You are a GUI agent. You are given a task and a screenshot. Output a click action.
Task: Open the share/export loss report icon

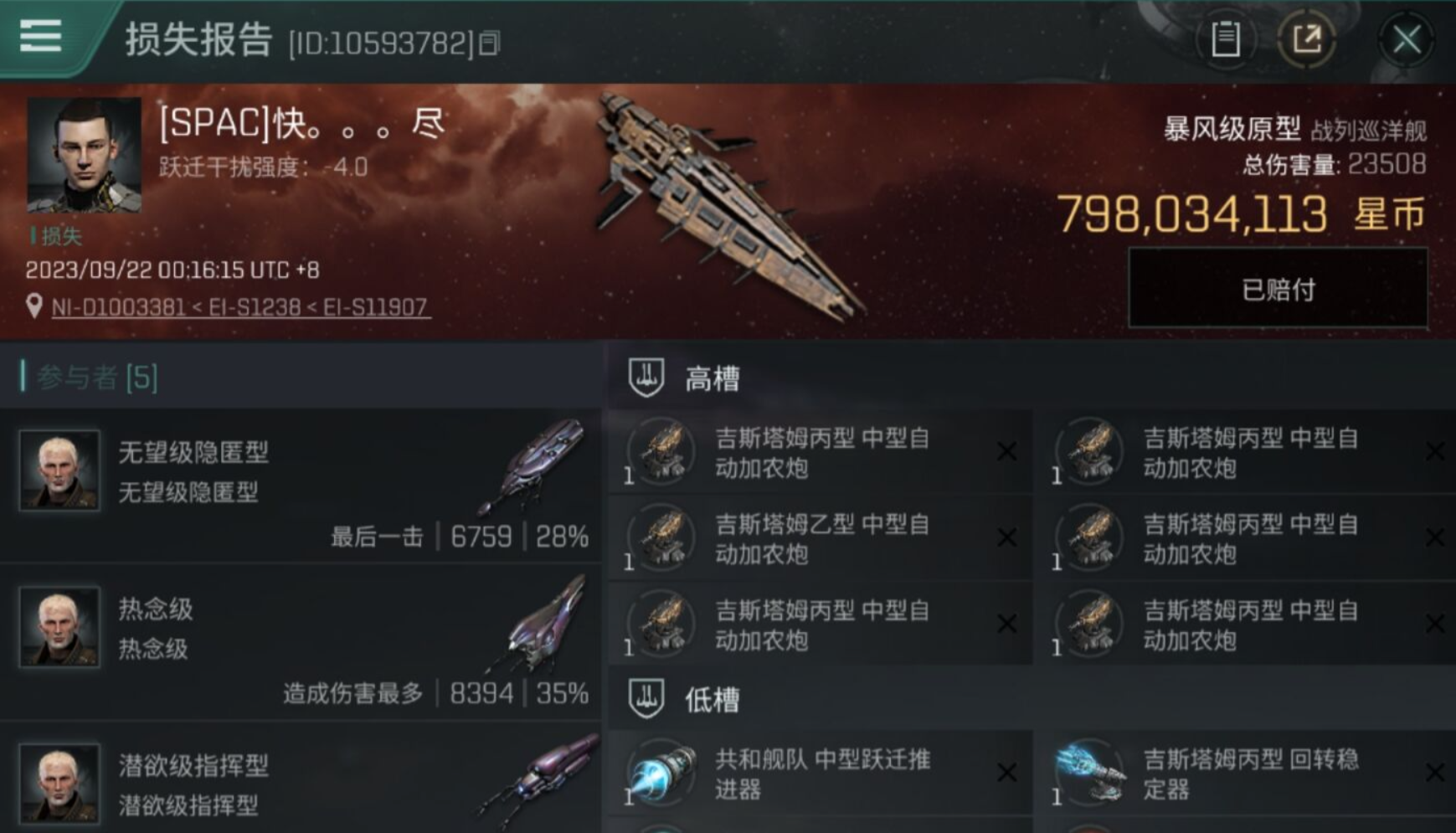tap(1309, 38)
